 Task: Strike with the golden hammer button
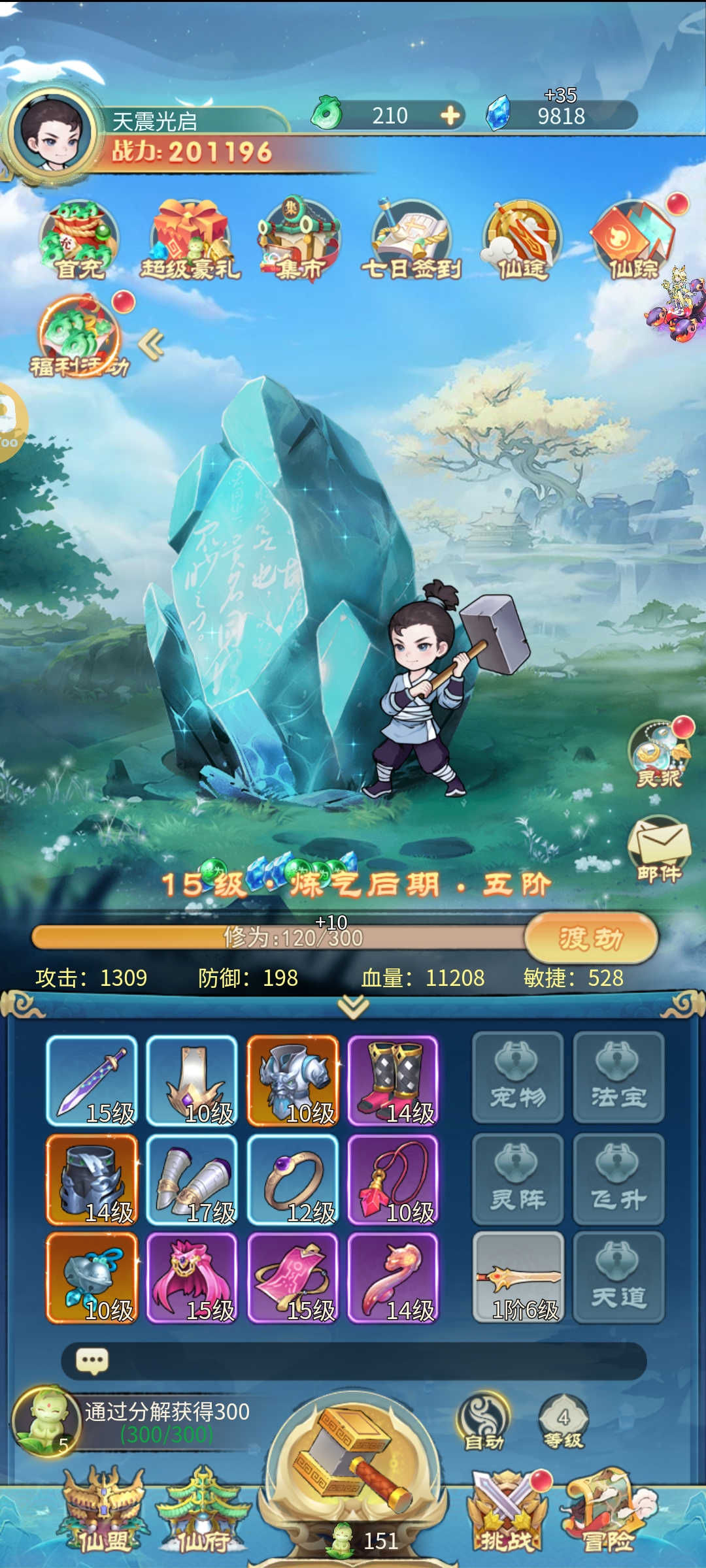(x=353, y=1463)
